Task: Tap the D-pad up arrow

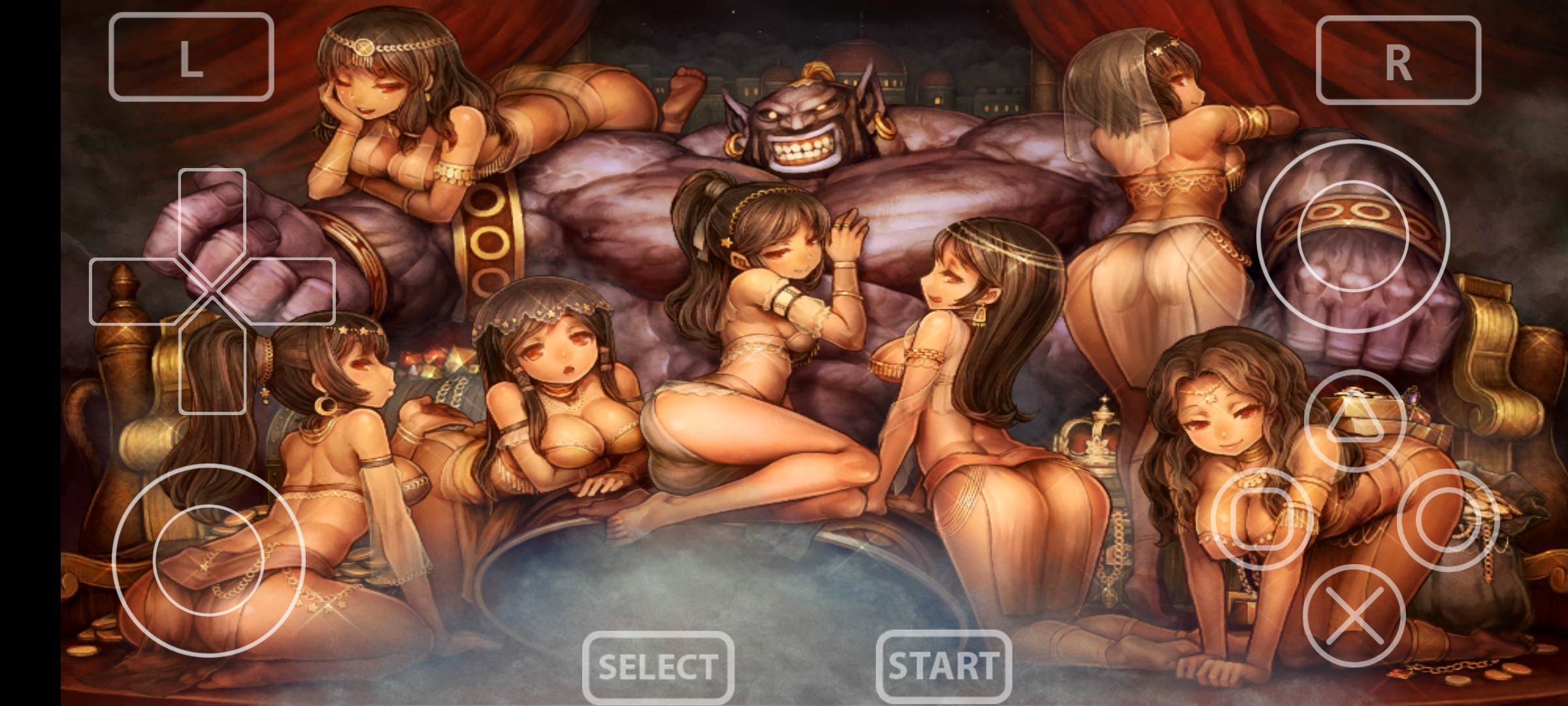Action: point(212,208)
